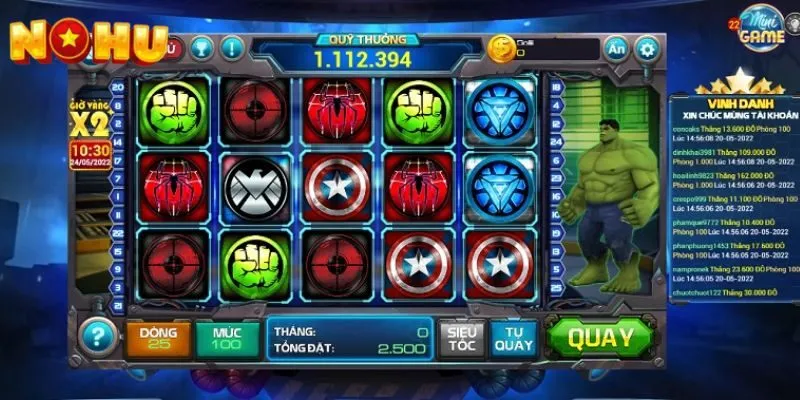Image resolution: width=800 pixels, height=400 pixels.
Task: Open the settings gear icon
Action: [648, 48]
